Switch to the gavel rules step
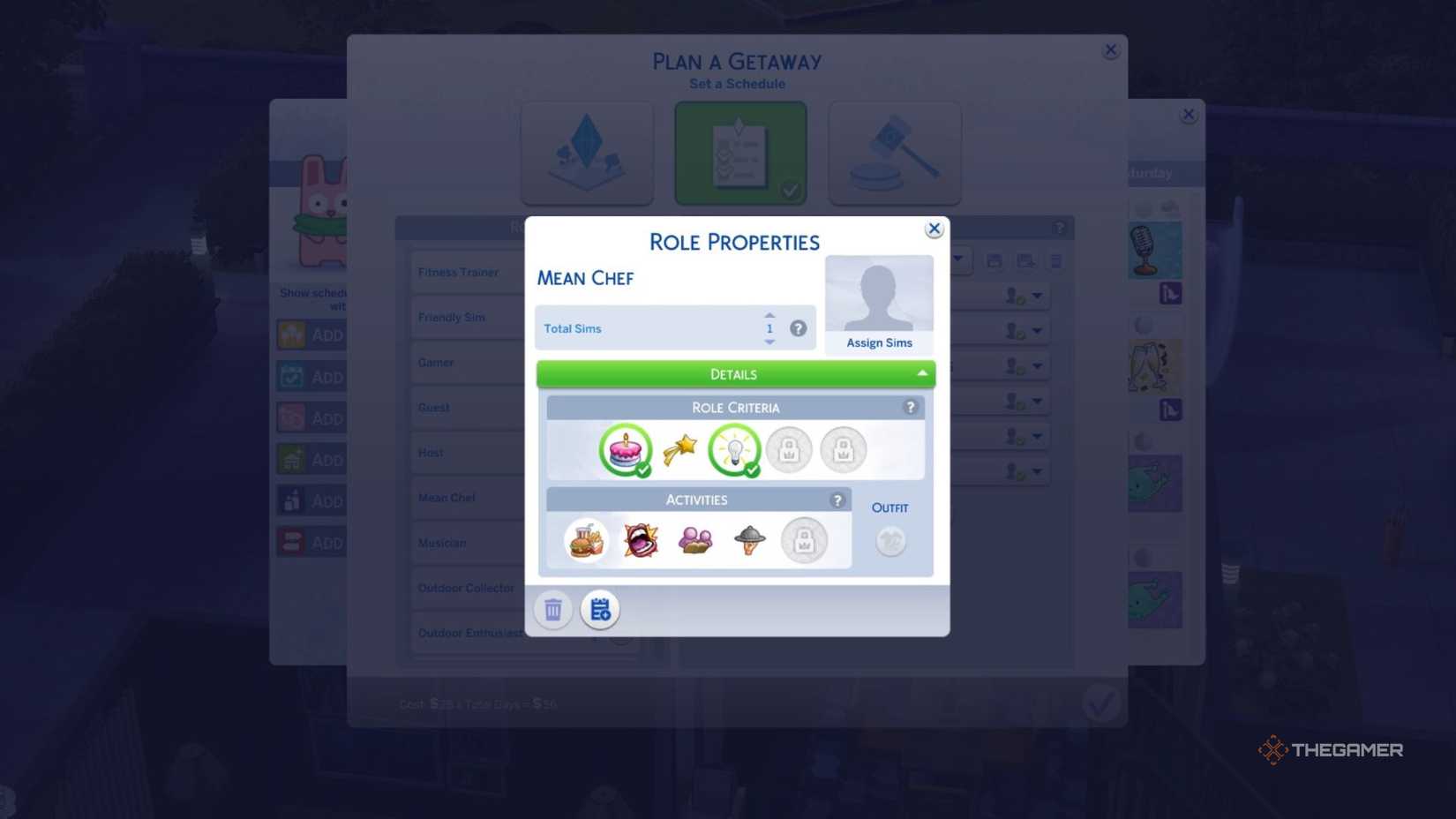The height and width of the screenshot is (819, 1456). [x=894, y=152]
